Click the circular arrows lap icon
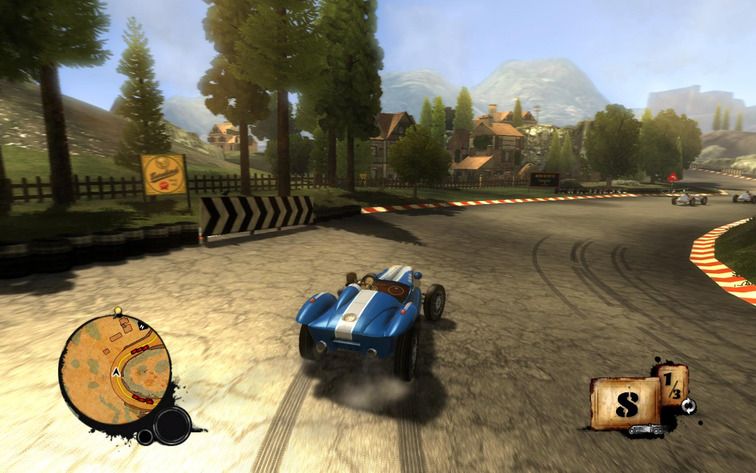 (x=689, y=404)
